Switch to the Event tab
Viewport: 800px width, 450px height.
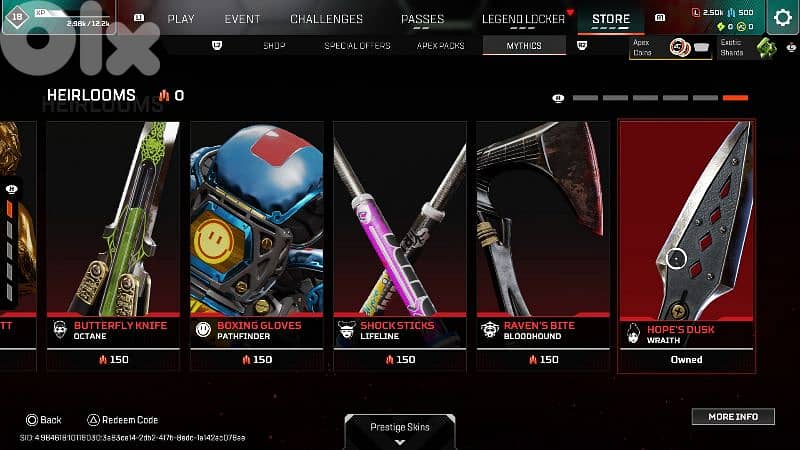[x=242, y=19]
